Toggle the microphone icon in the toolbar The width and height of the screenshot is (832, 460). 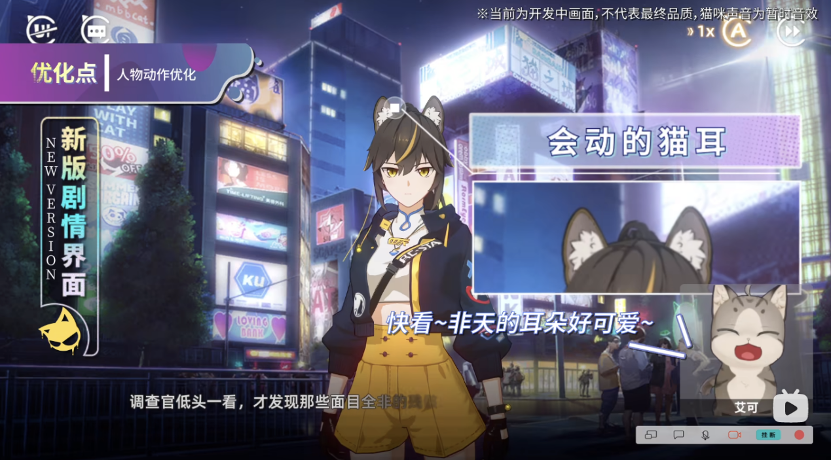[x=705, y=435]
